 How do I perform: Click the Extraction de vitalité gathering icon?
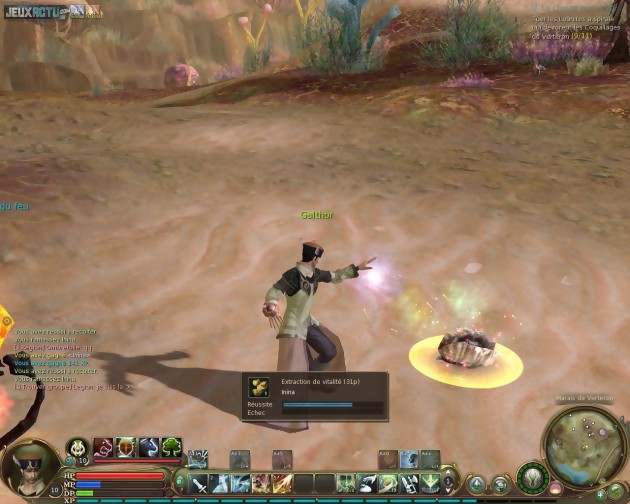pos(259,386)
